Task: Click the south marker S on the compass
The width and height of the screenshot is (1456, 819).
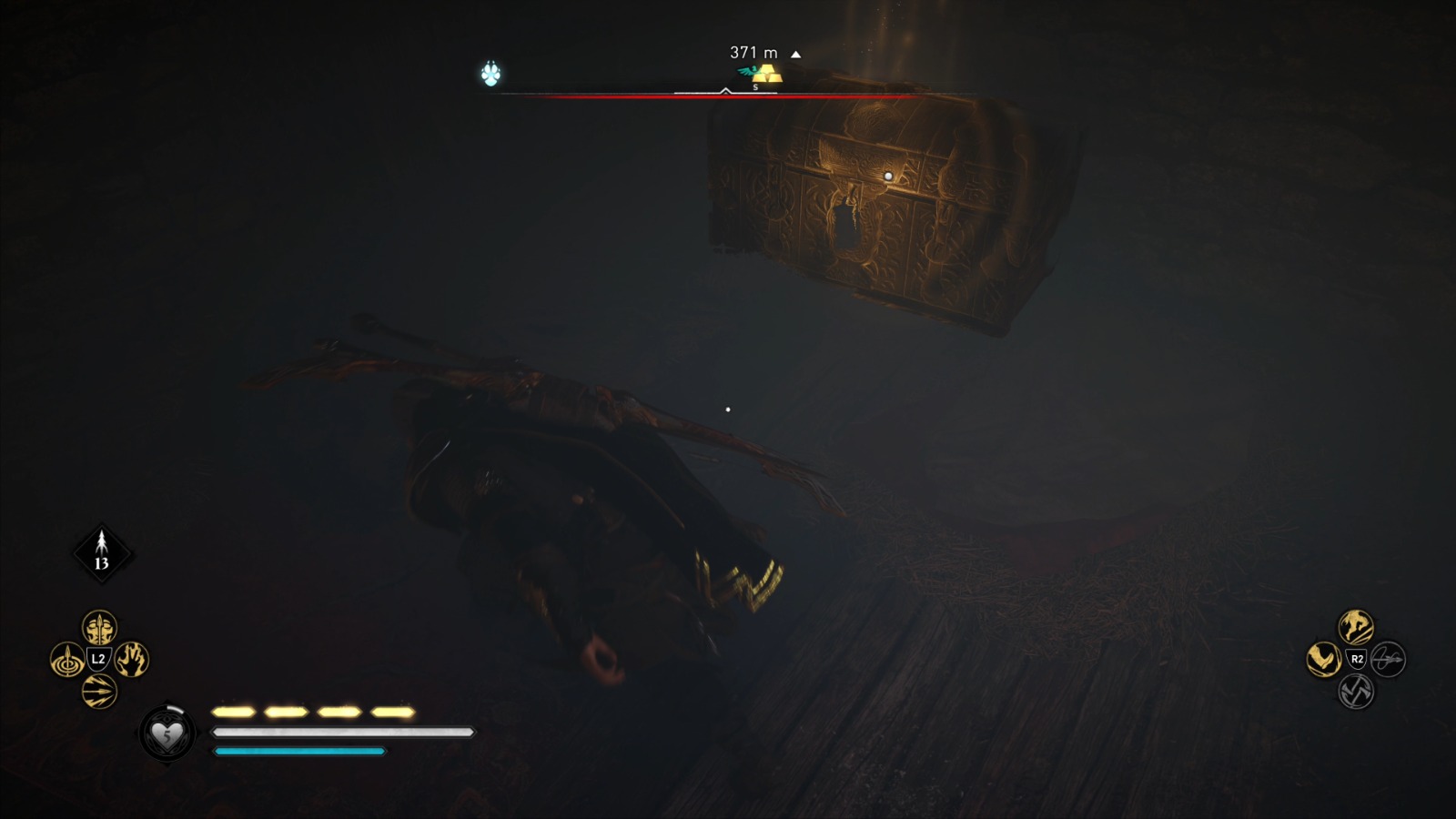Action: 753,86
